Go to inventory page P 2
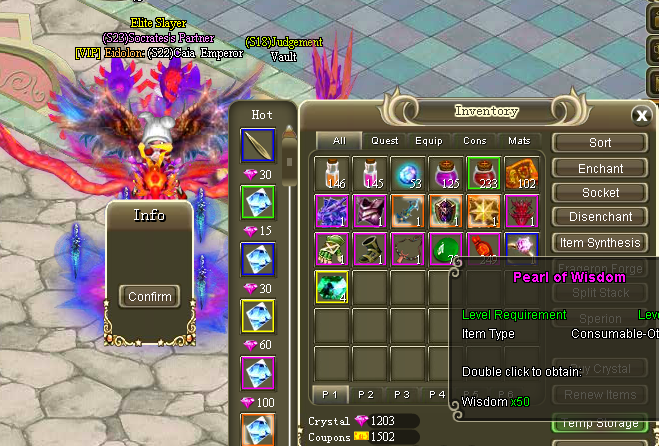The image size is (659, 446). click(366, 395)
